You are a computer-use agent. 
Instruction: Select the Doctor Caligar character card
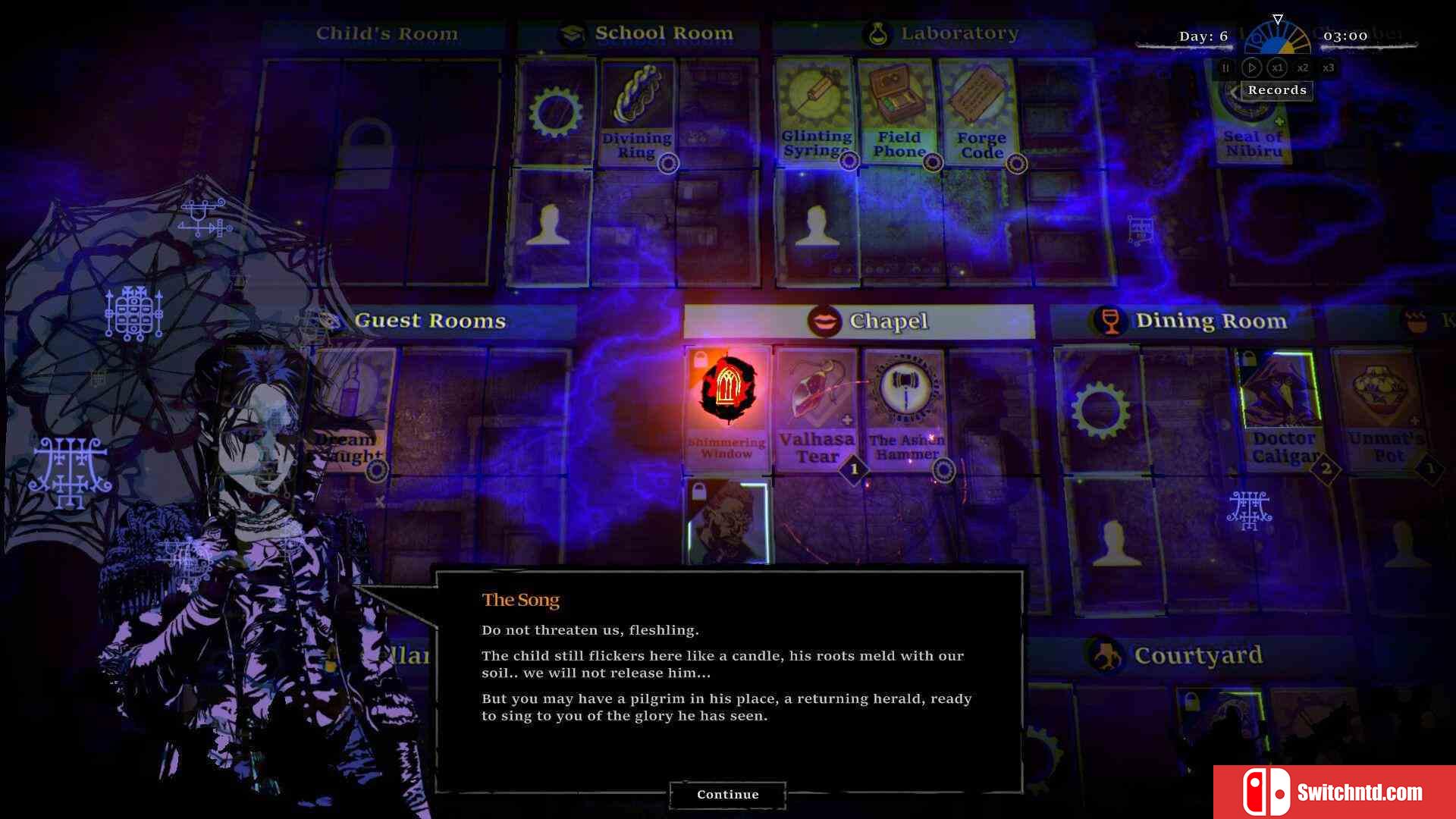(1282, 409)
